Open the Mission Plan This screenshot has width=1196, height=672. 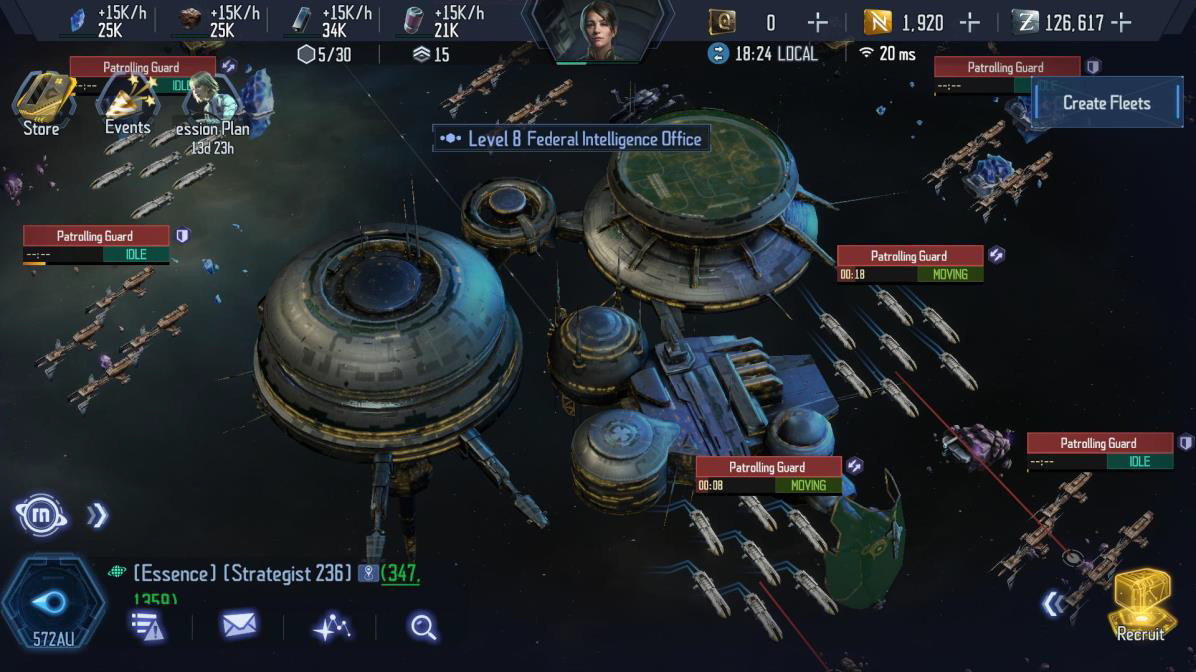(210, 108)
